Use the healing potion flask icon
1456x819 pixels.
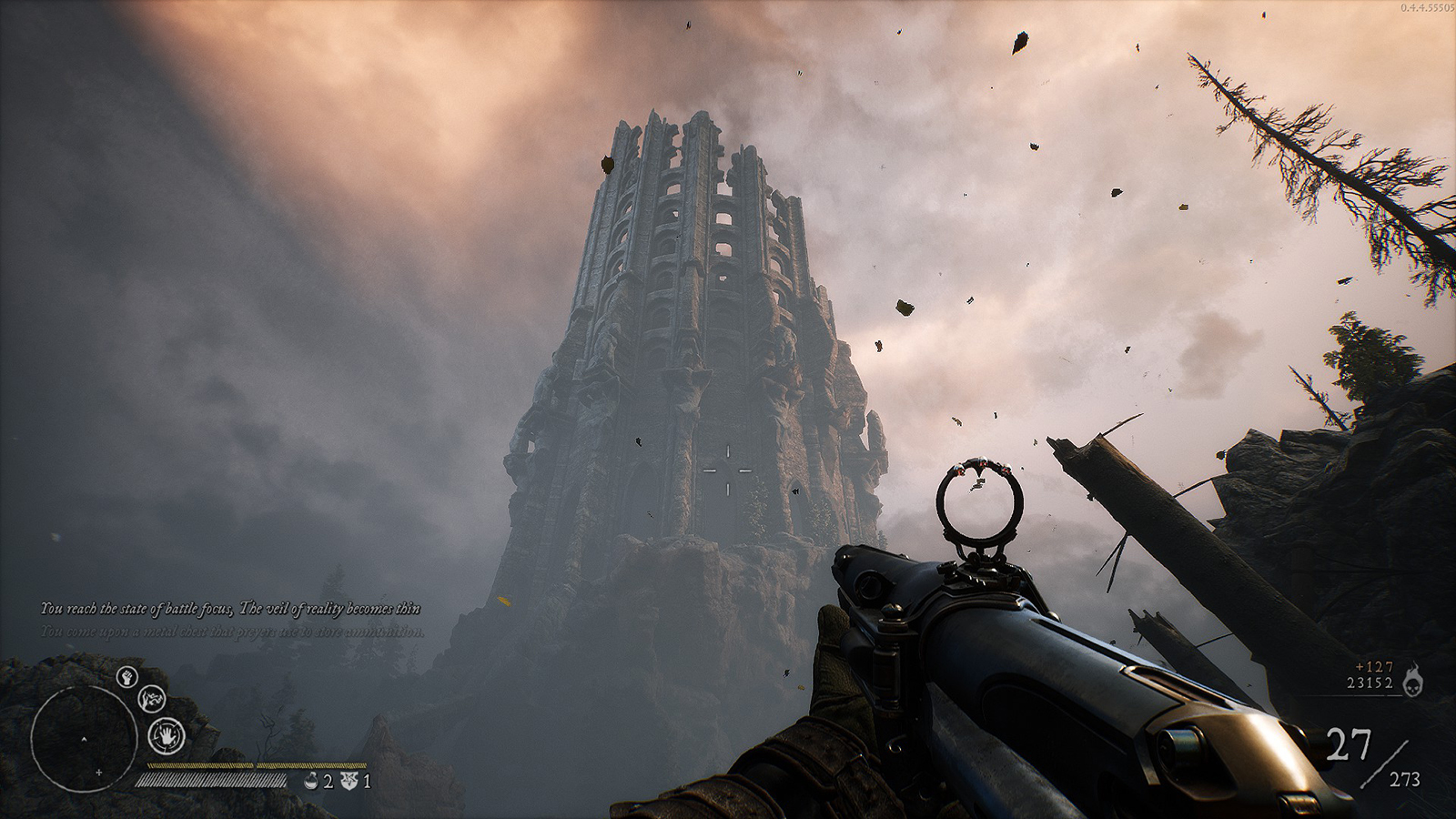tap(311, 781)
